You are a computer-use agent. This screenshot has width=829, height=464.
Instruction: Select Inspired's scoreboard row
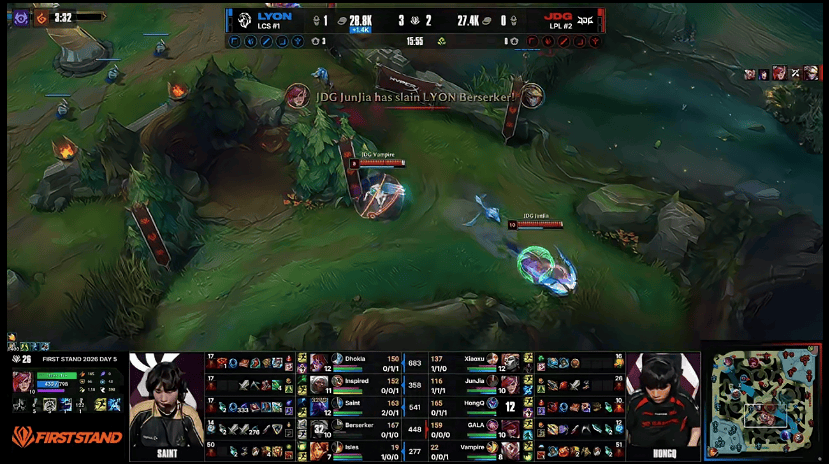click(355, 384)
